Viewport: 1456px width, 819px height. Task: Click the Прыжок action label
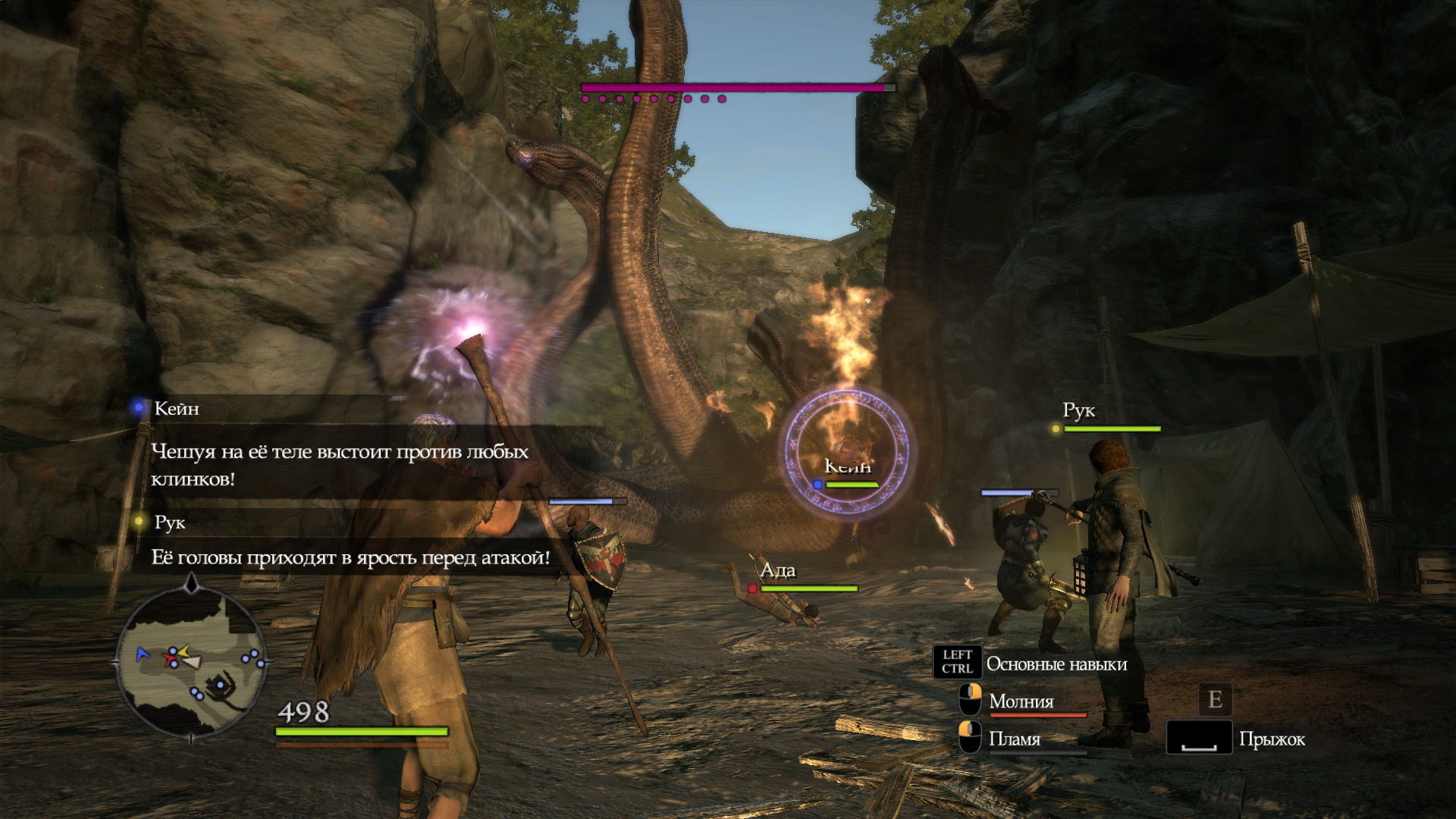pyautogui.click(x=1272, y=739)
